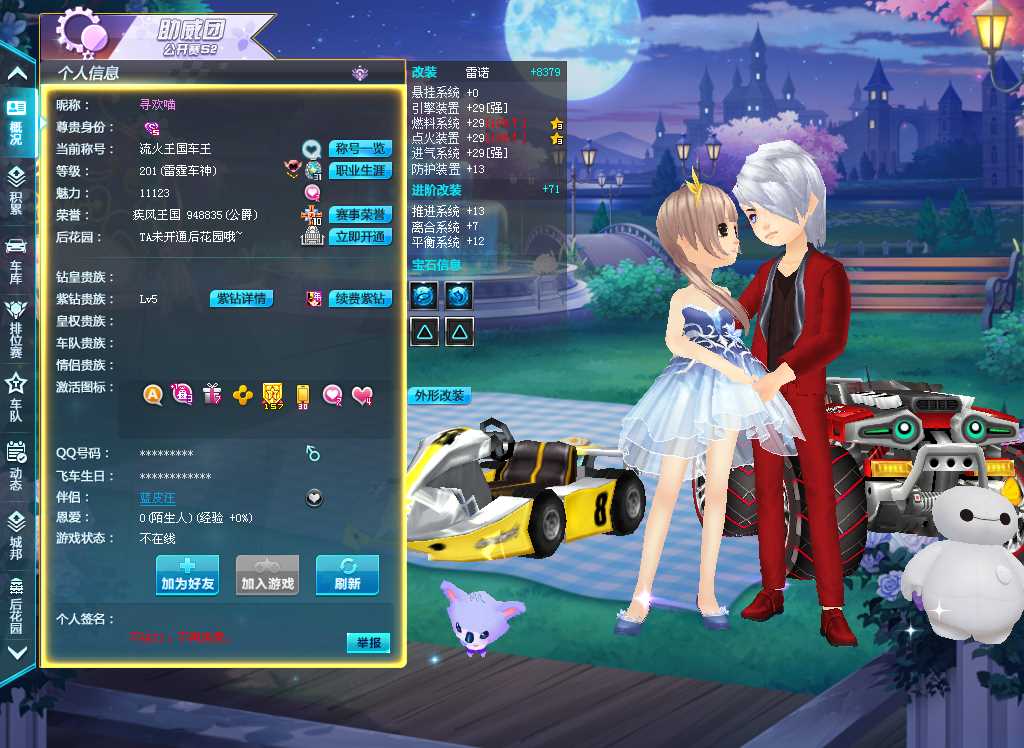Open the 赛事荣誉 race honors
The width and height of the screenshot is (1024, 748).
360,215
